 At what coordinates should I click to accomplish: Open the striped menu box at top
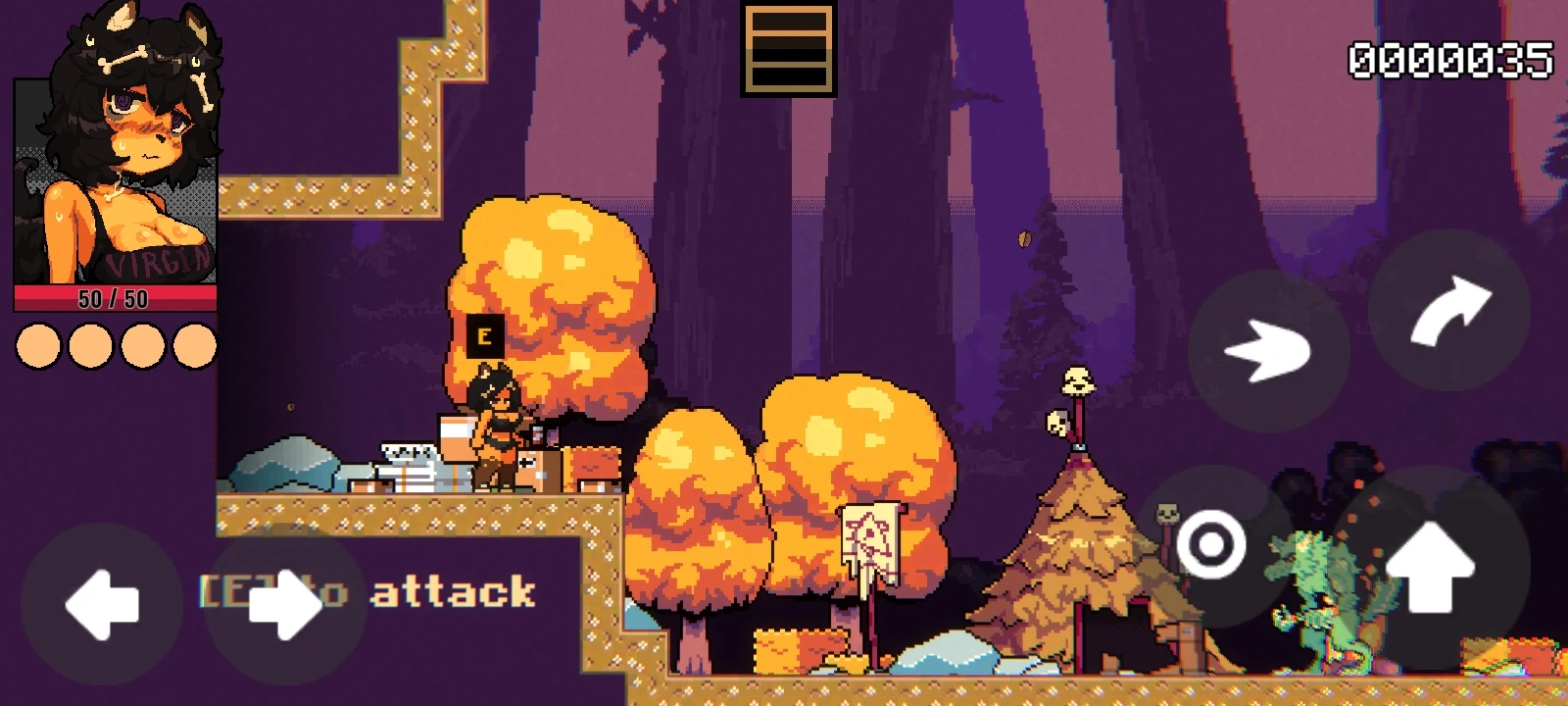pyautogui.click(x=788, y=49)
